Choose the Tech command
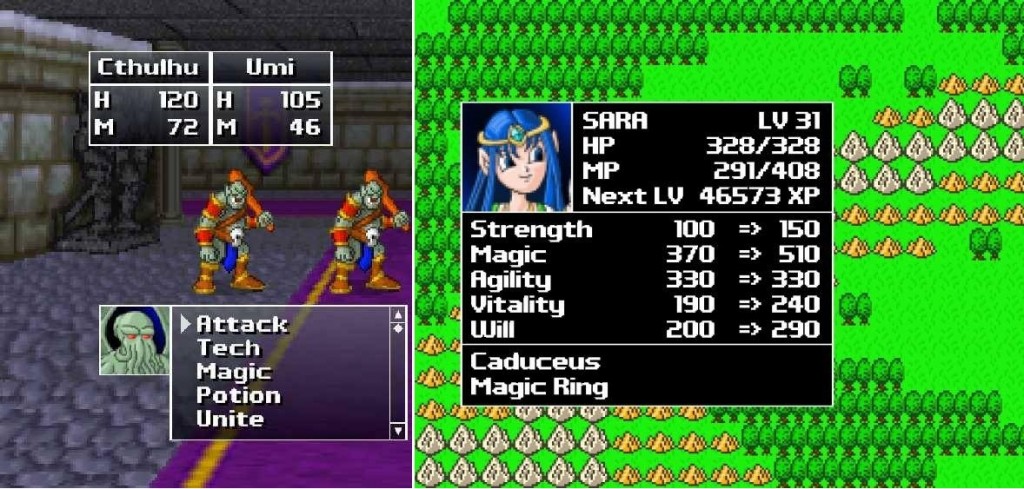 (228, 348)
